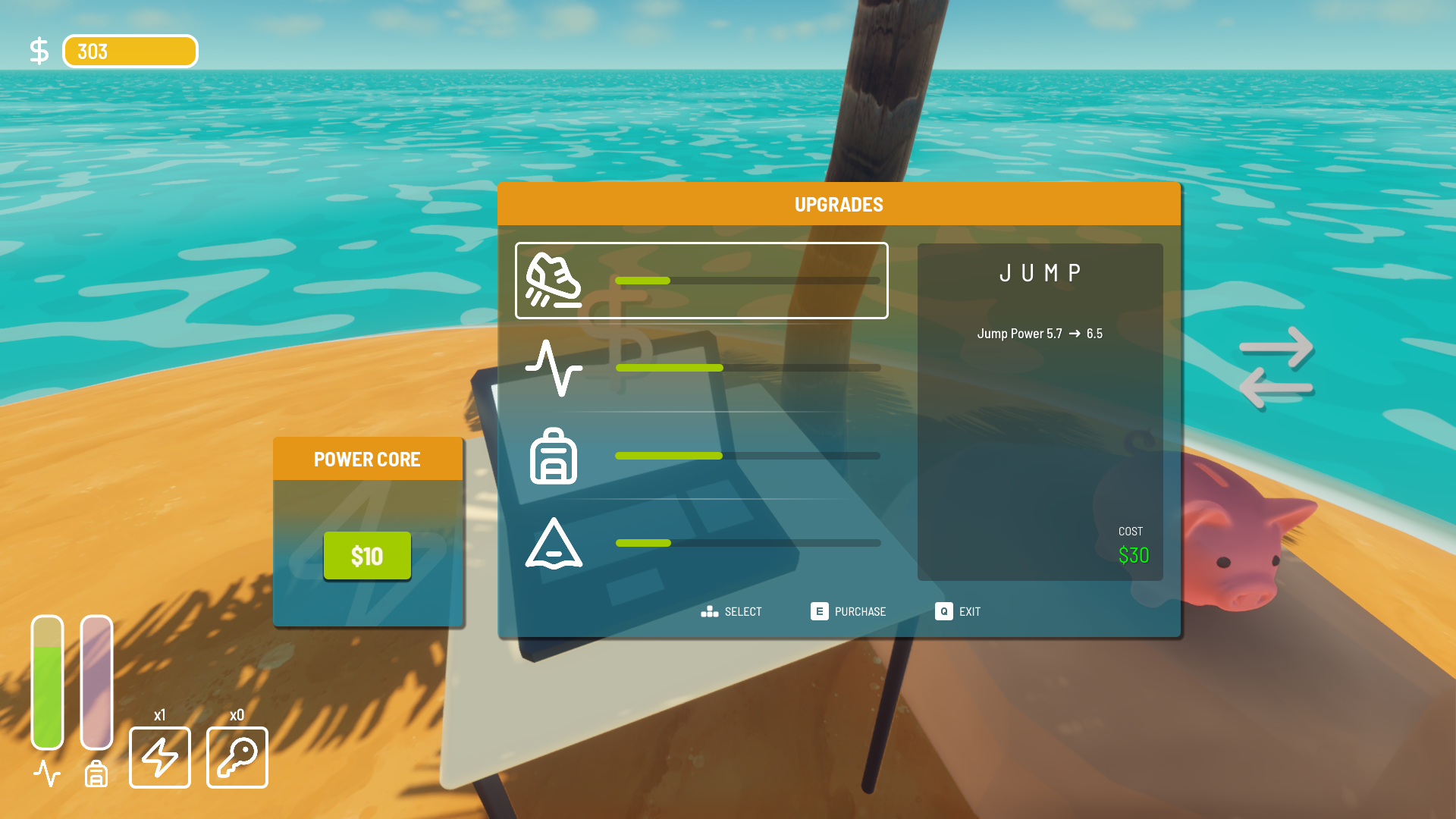Choose the stamina pulse-line upgrade row
Screen dimensions: 1456x819
coord(701,368)
